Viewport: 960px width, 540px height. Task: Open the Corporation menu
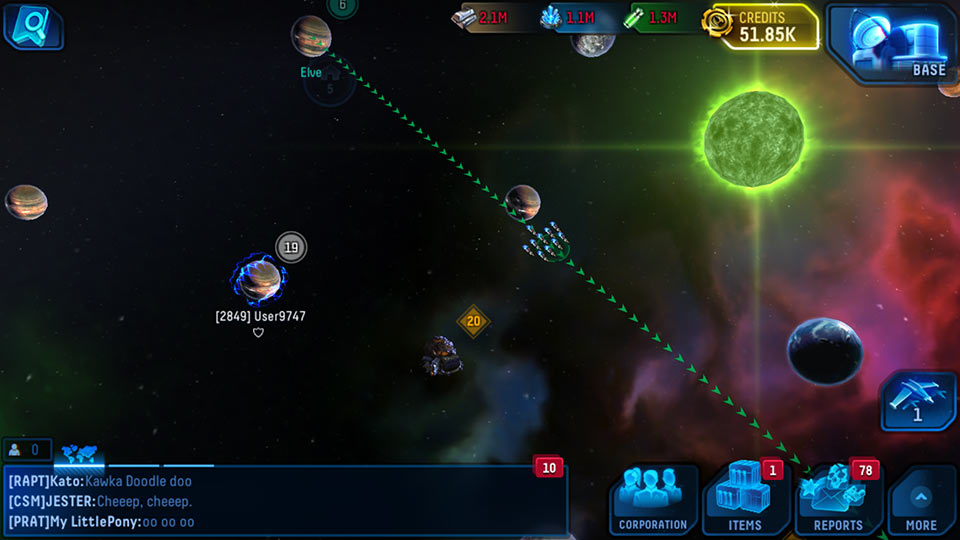click(653, 499)
